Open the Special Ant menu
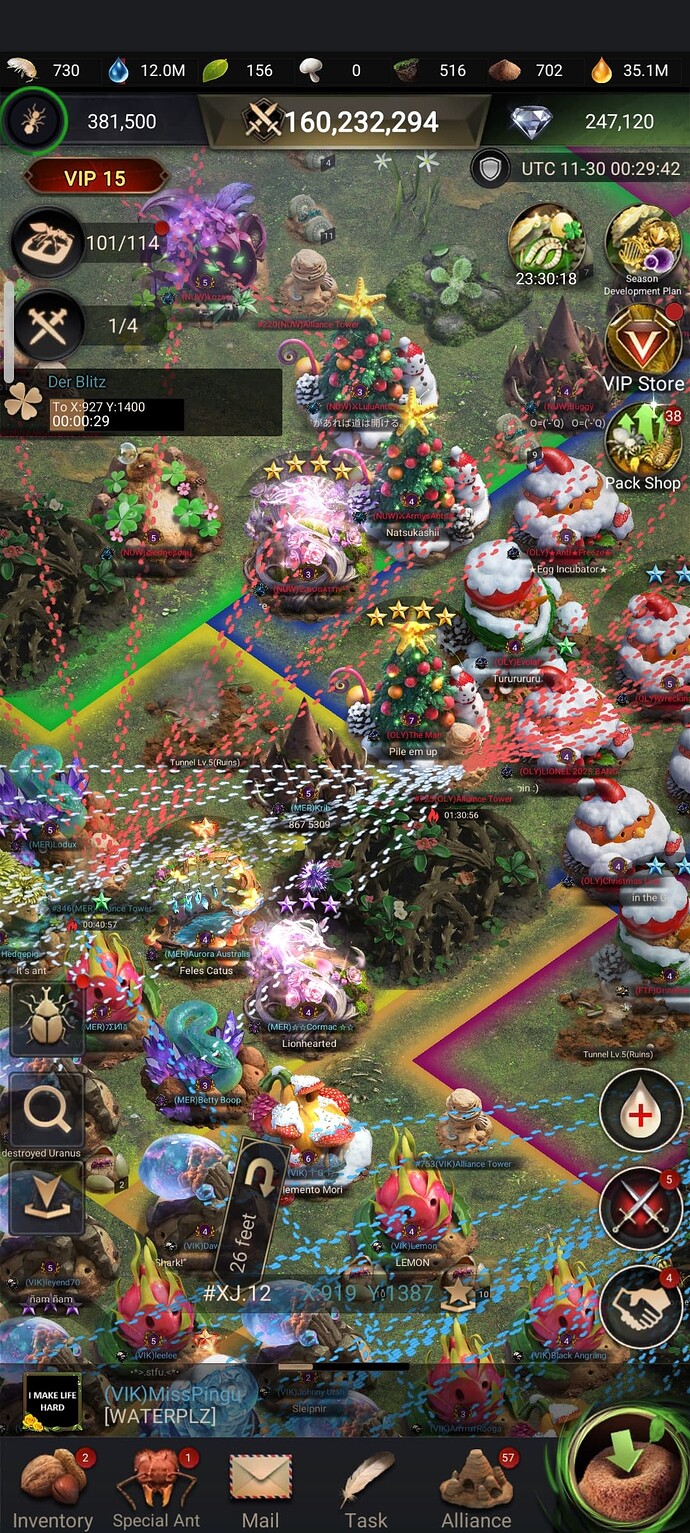690x1533 pixels. tap(156, 1488)
